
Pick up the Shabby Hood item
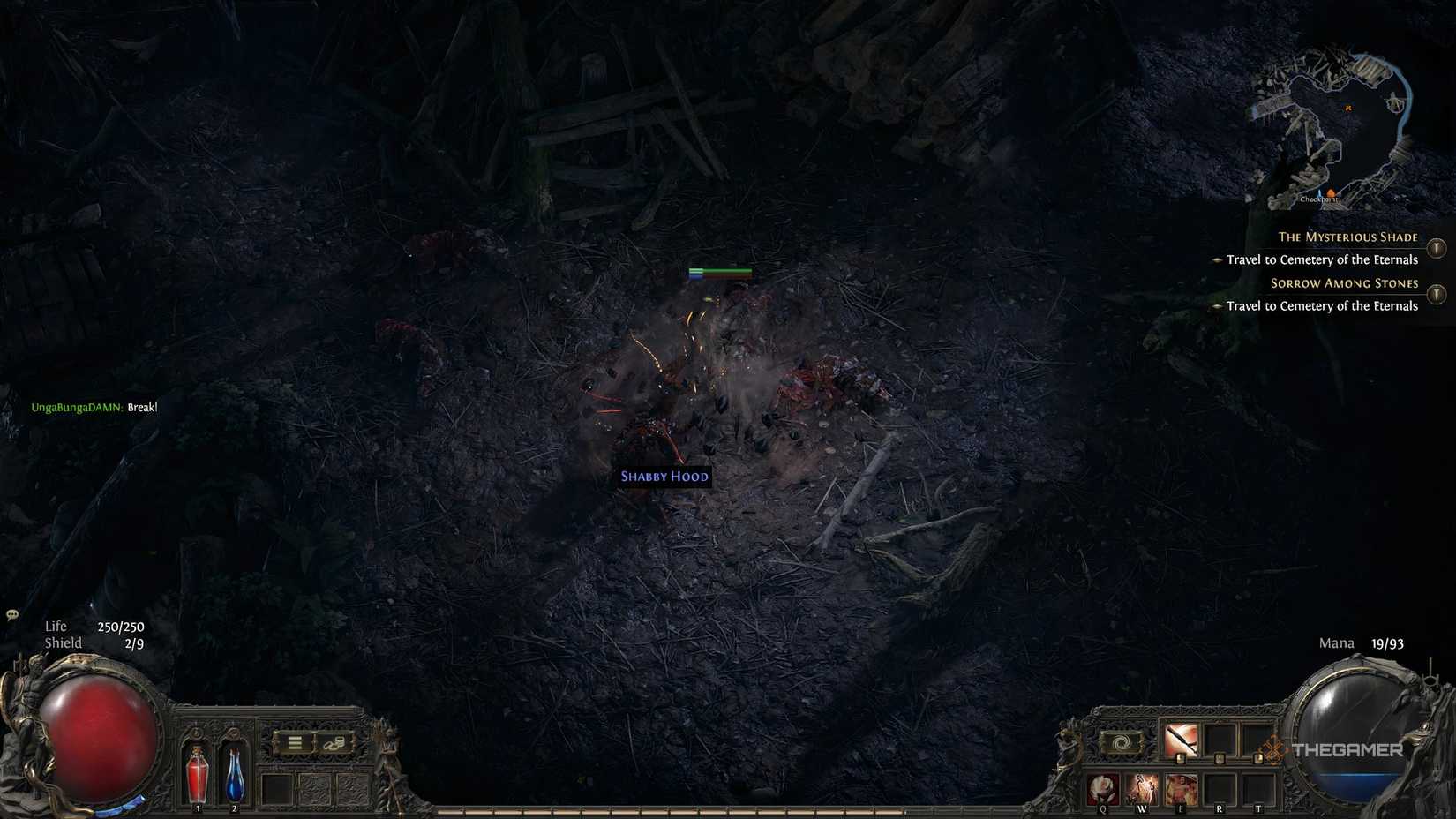click(x=663, y=477)
